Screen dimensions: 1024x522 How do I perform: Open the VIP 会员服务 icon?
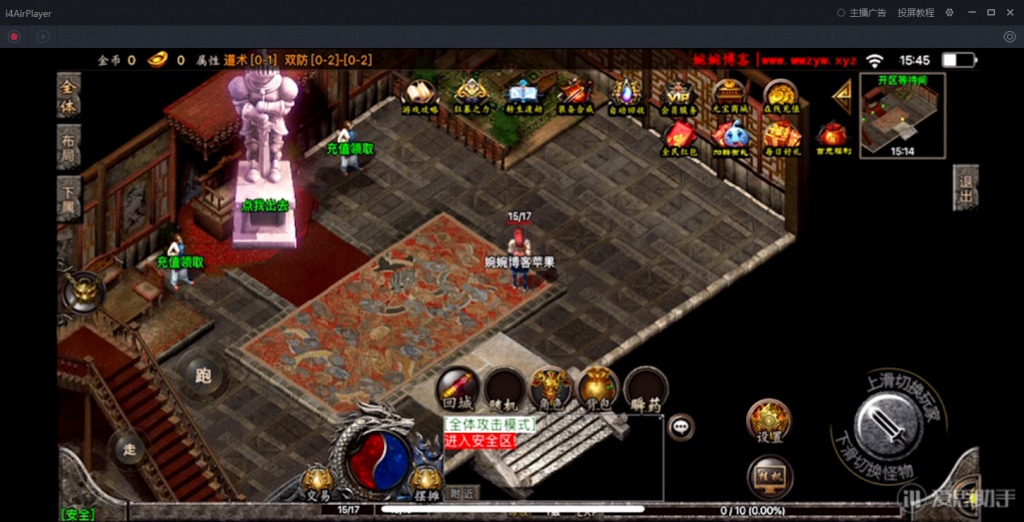pyautogui.click(x=677, y=96)
